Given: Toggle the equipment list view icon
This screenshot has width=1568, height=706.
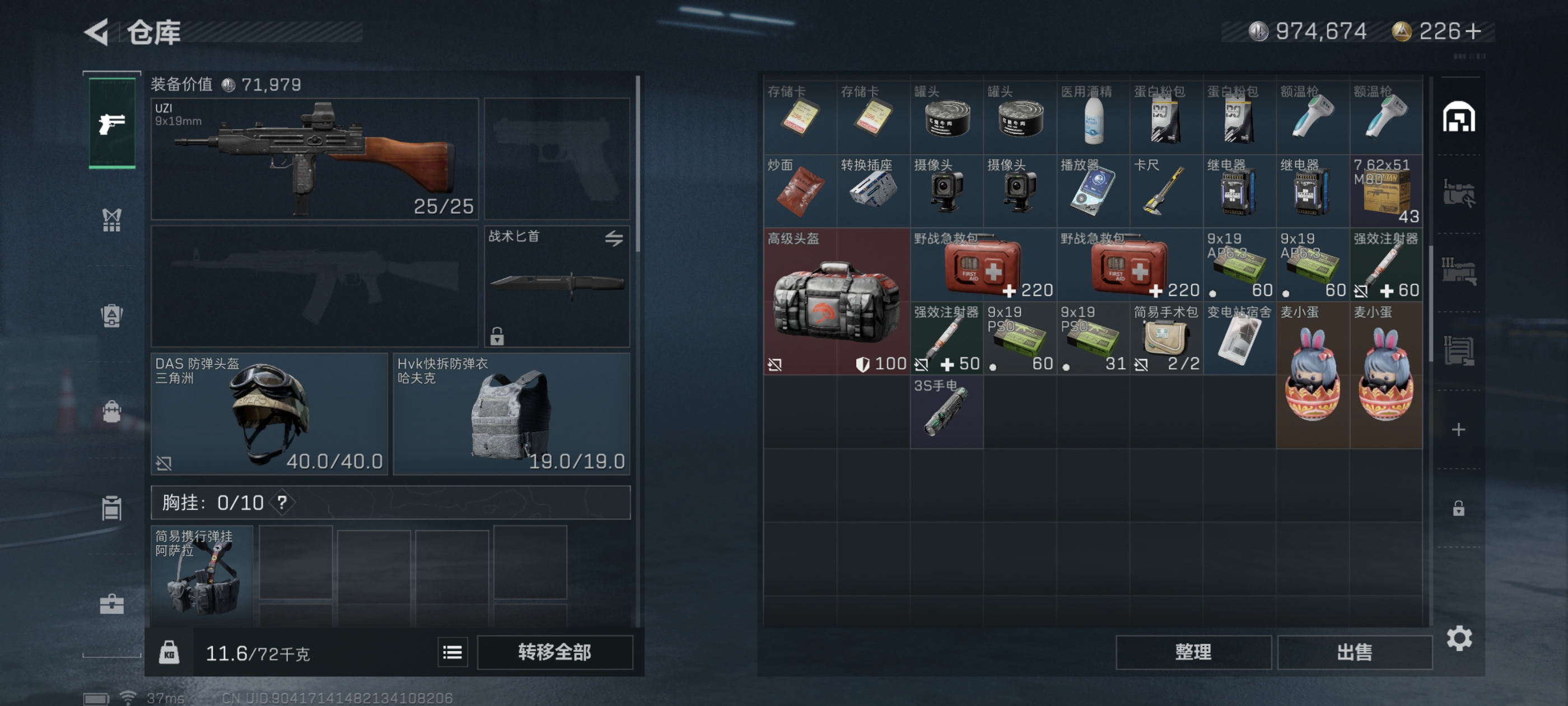Looking at the screenshot, I should click(452, 652).
